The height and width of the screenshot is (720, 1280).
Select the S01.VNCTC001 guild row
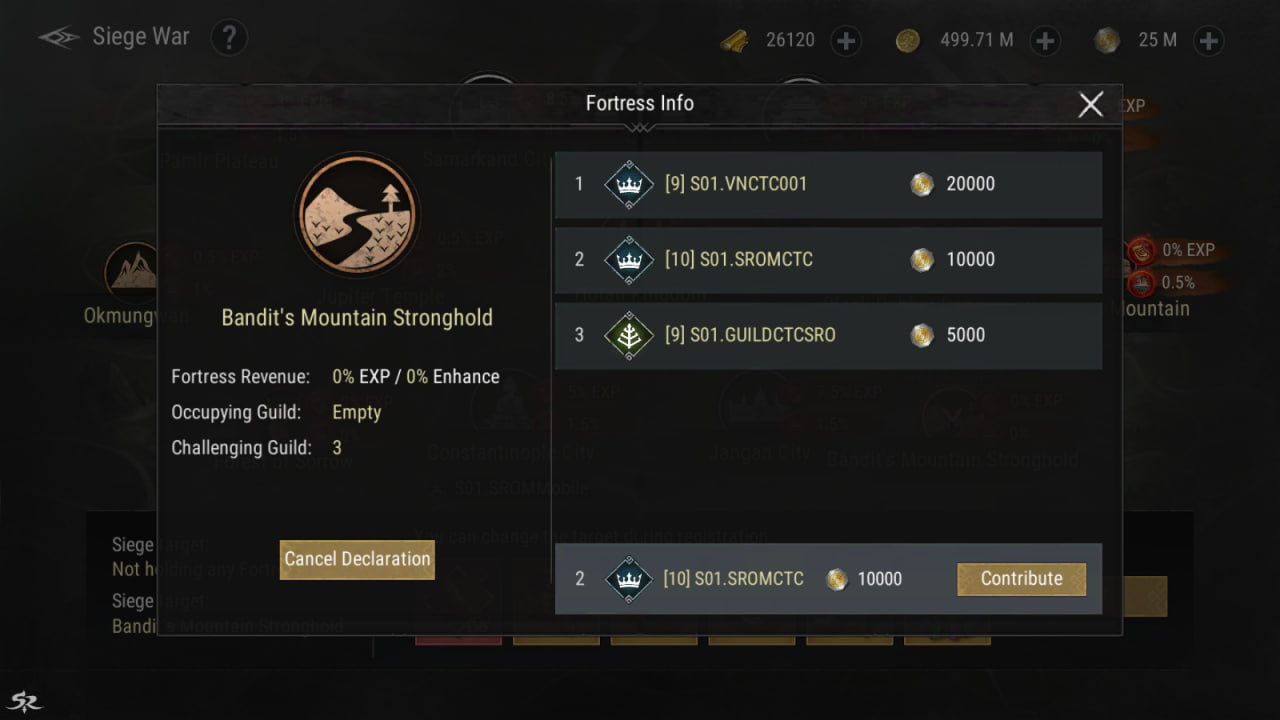click(x=828, y=184)
